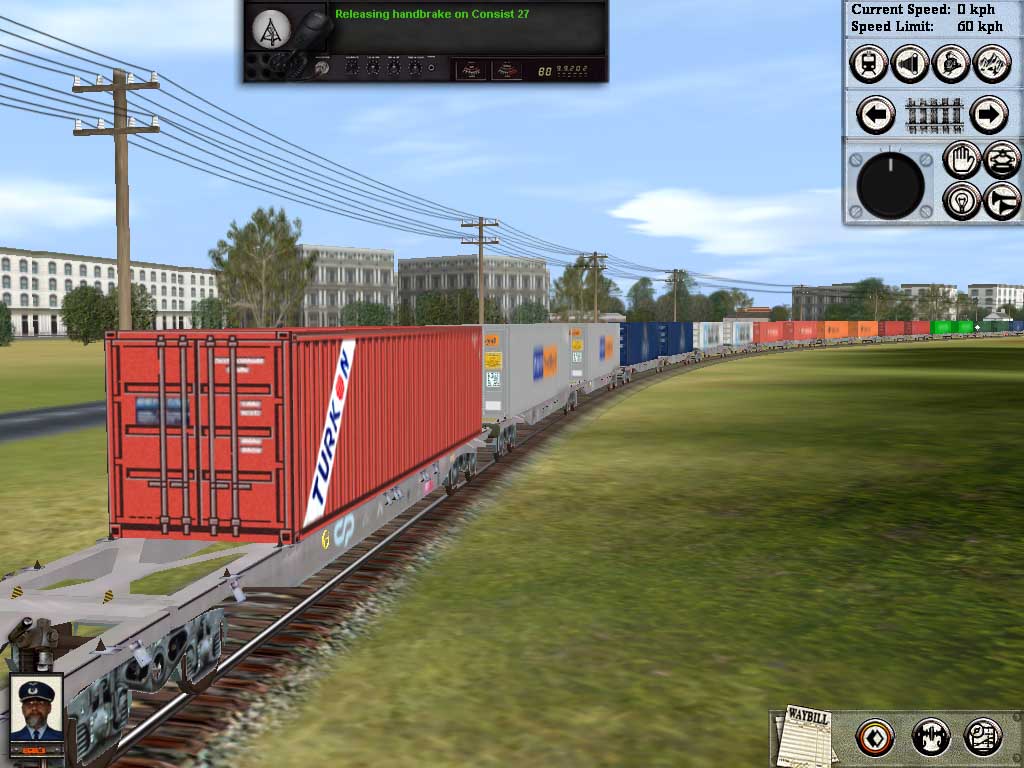Image resolution: width=1024 pixels, height=768 pixels.
Task: Click the top-view train icon button
Action: coord(1002,160)
